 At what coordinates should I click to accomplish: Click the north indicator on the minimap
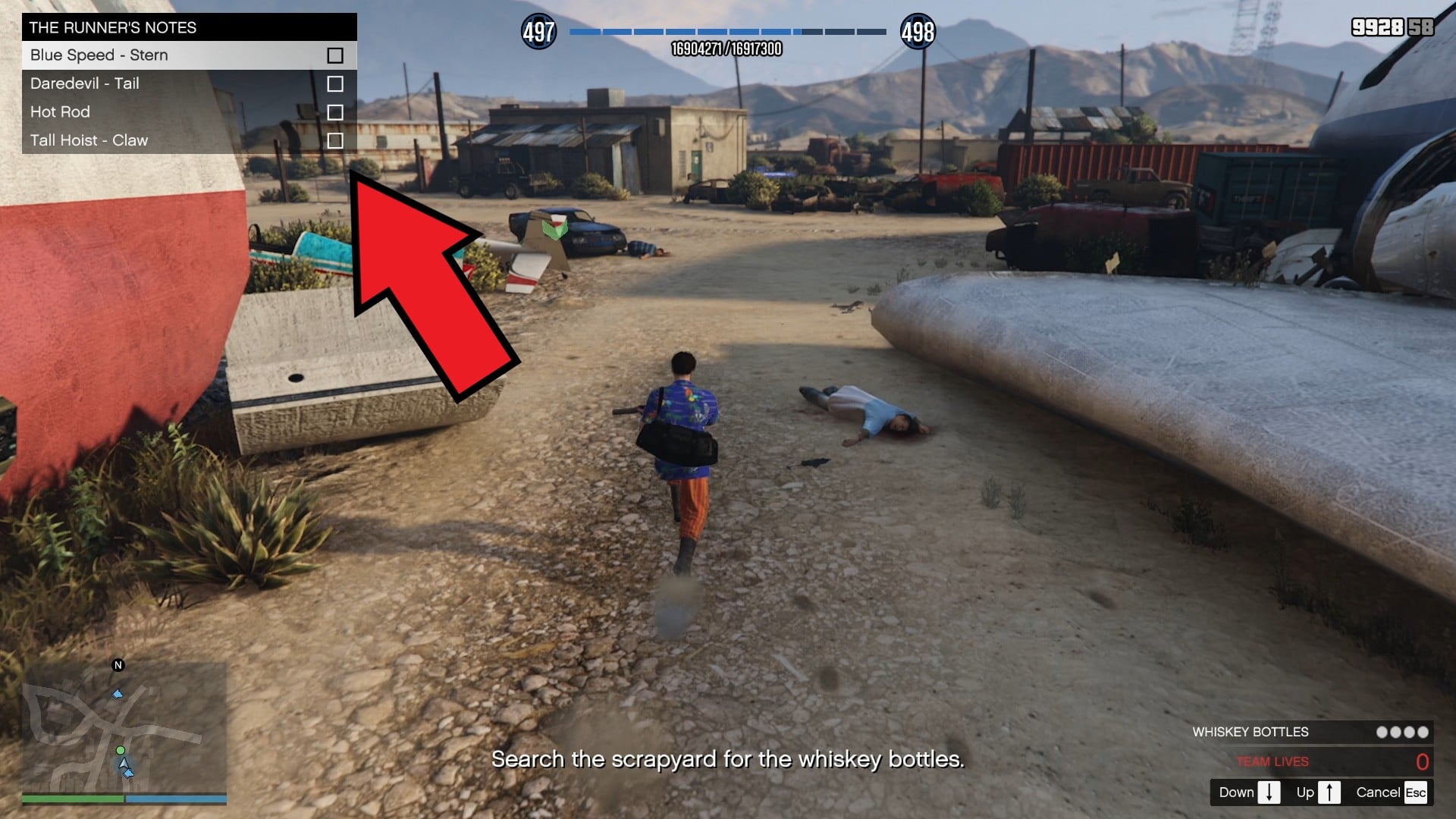118,665
